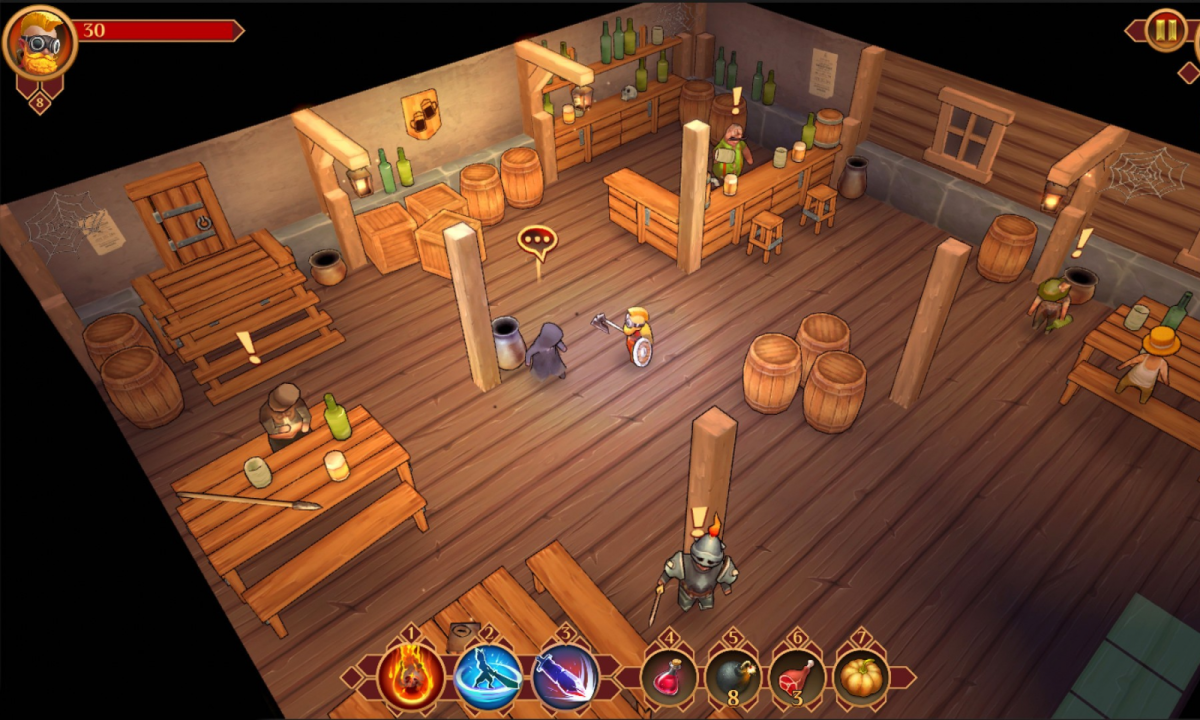Open the bearded hero portrait
This screenshot has height=720, width=1200.
click(x=40, y=42)
